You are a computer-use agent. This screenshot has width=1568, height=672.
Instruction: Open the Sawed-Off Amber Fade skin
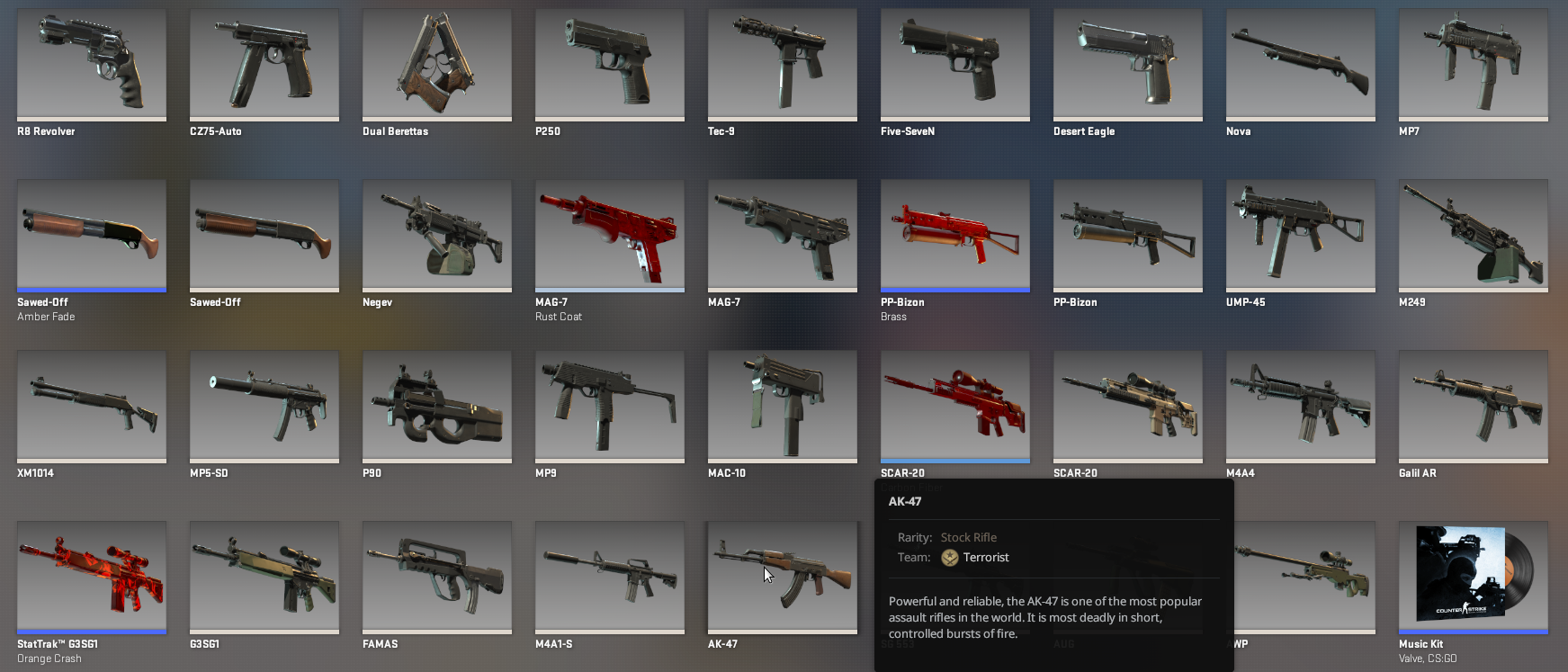91,234
